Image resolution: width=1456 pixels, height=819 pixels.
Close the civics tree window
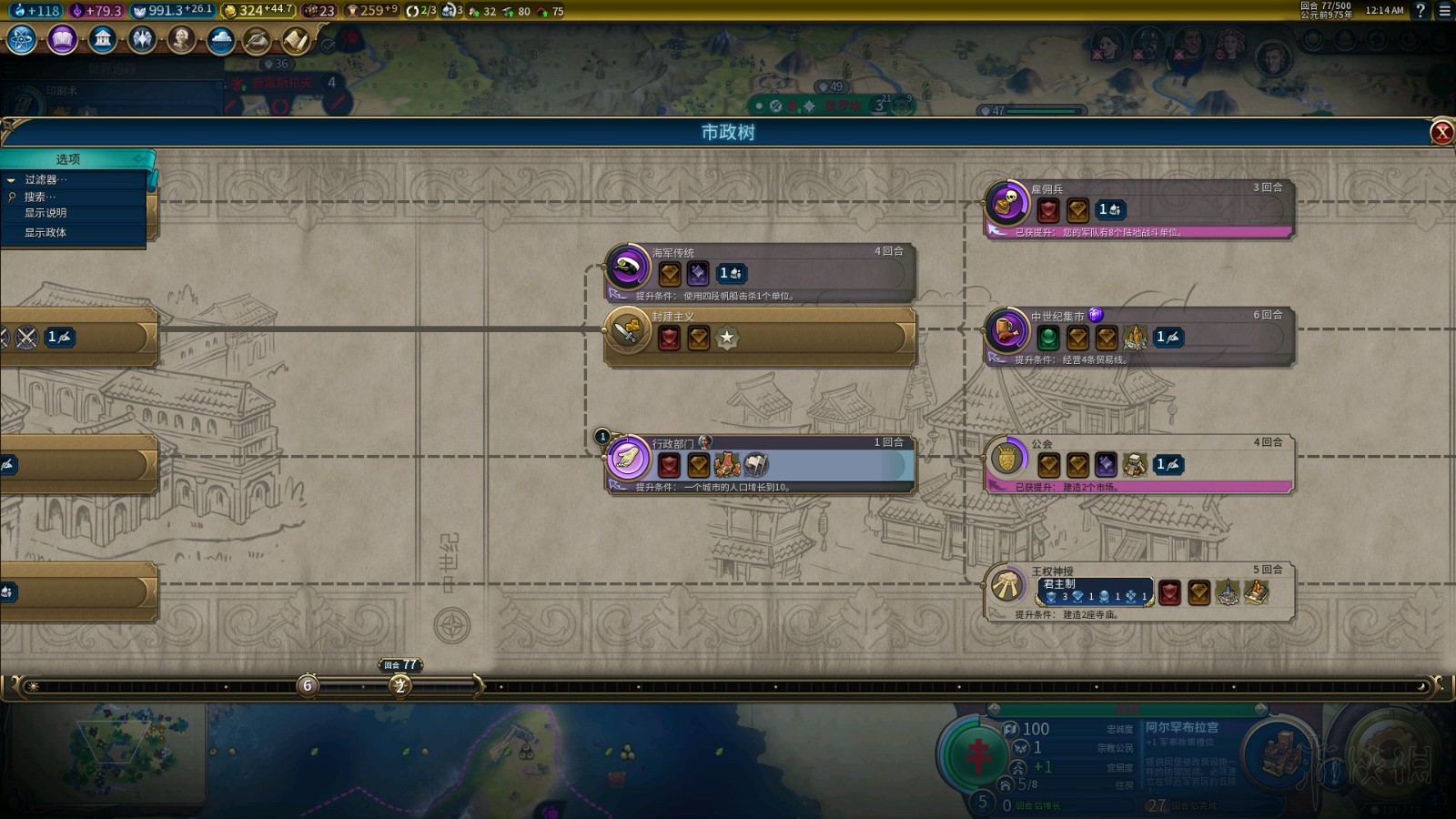point(1441,133)
